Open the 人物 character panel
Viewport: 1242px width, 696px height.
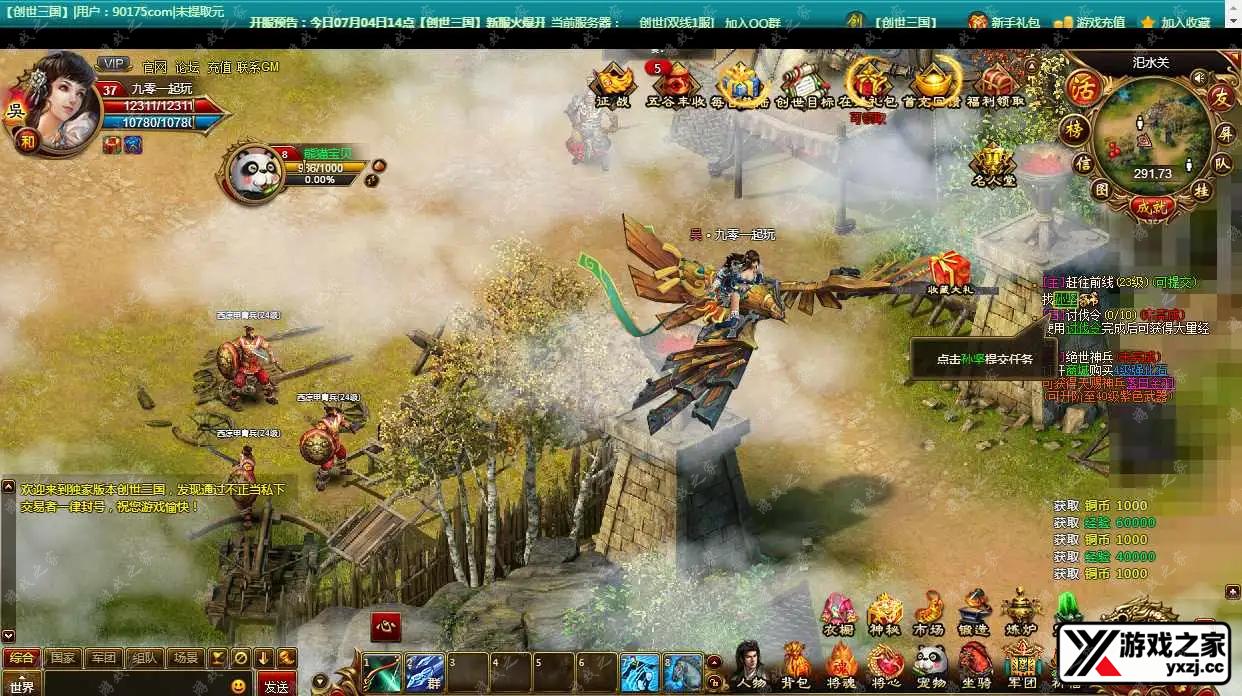751,665
